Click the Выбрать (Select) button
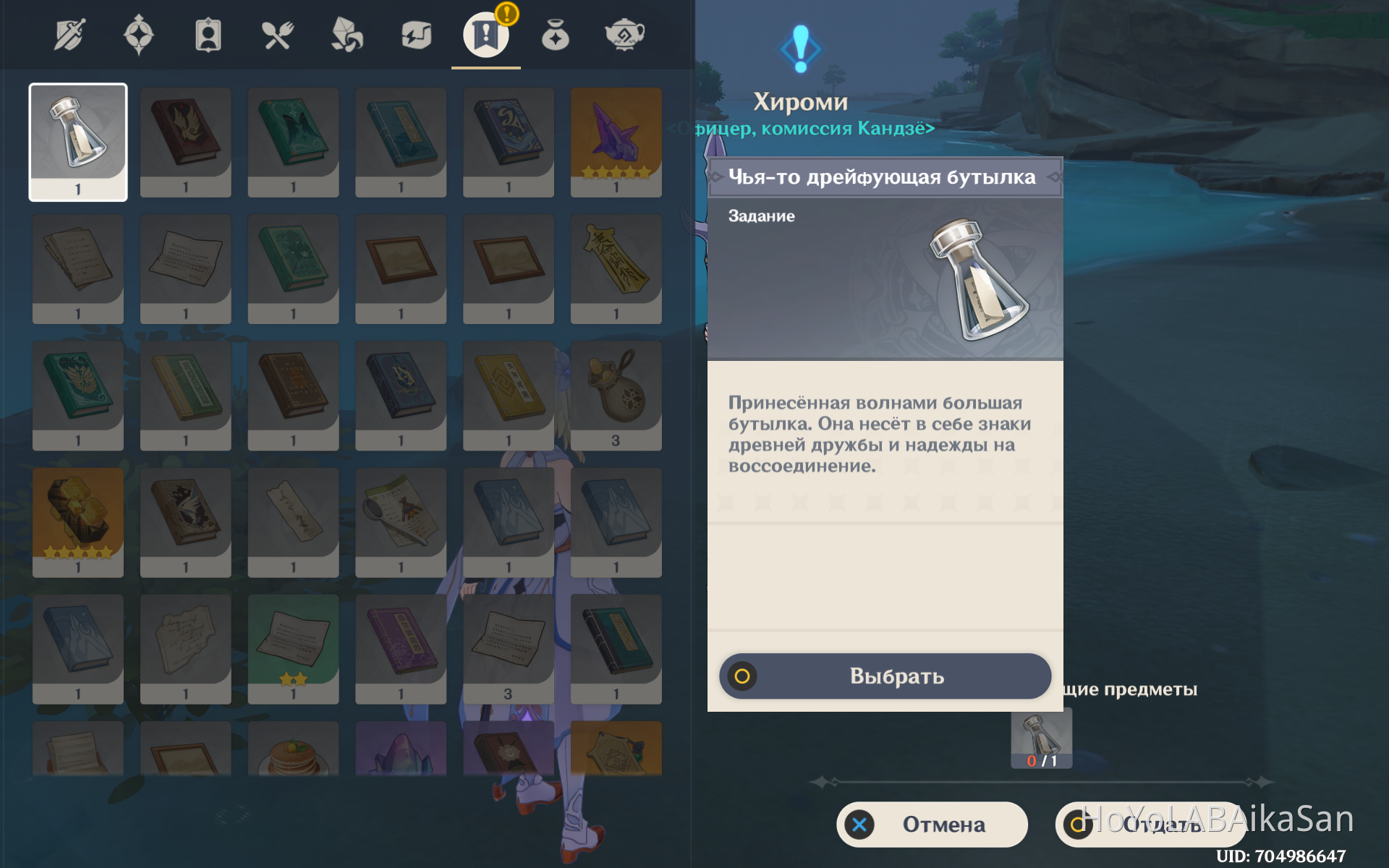The height and width of the screenshot is (868, 1389). pyautogui.click(x=885, y=676)
